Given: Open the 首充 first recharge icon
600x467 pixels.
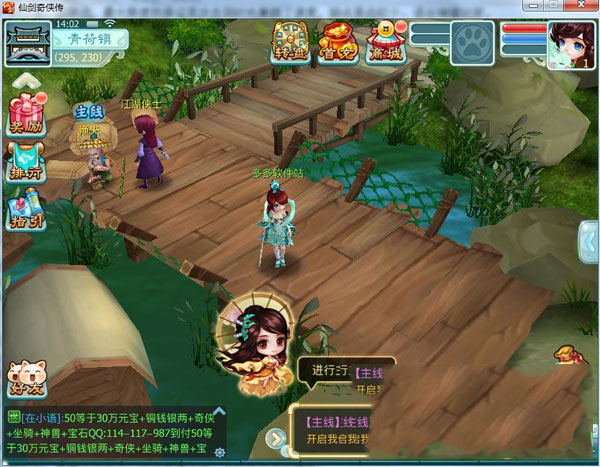Looking at the screenshot, I should pyautogui.click(x=338, y=42).
